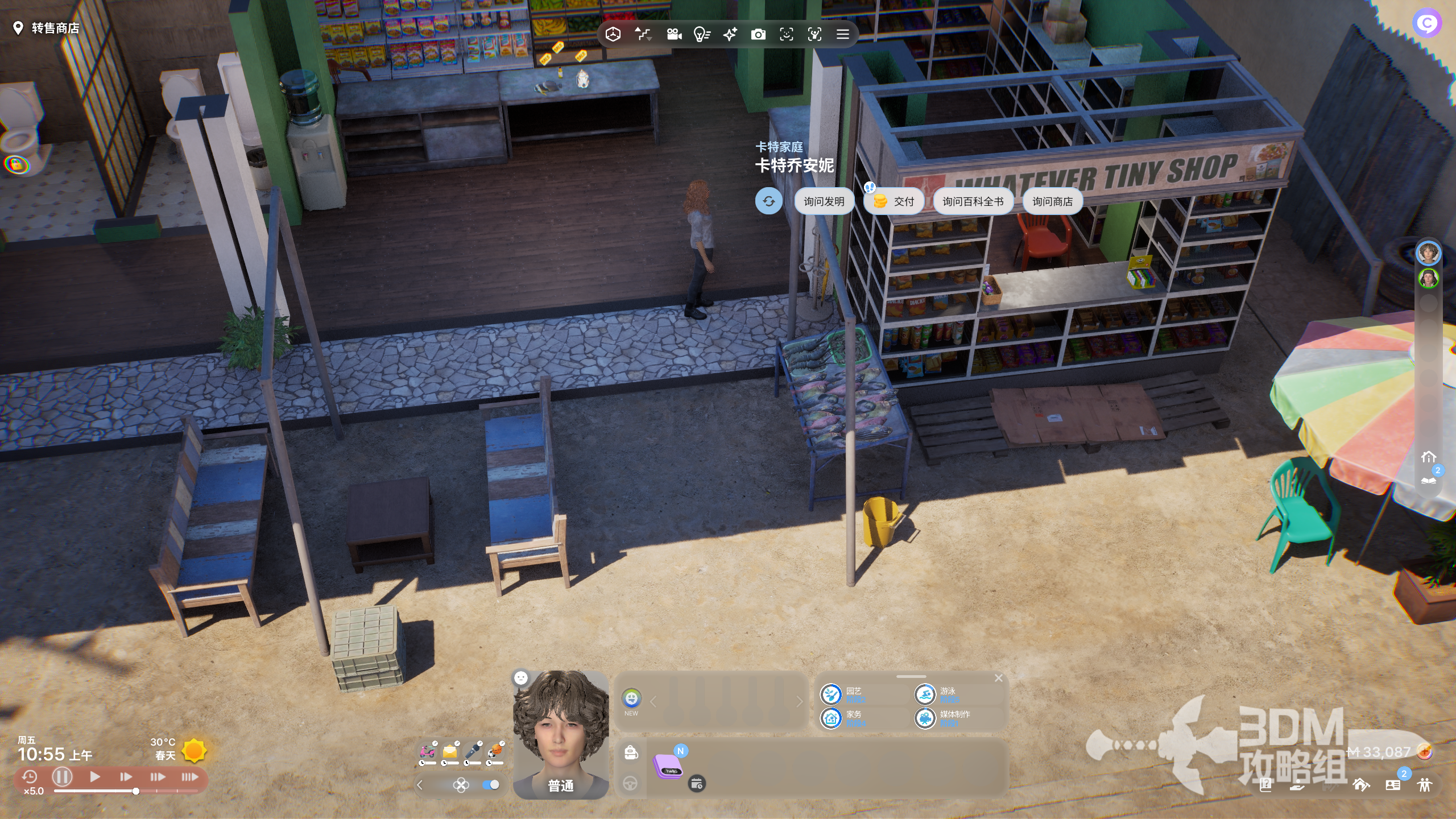
Task: Click the blue refresh interactions button
Action: [768, 201]
